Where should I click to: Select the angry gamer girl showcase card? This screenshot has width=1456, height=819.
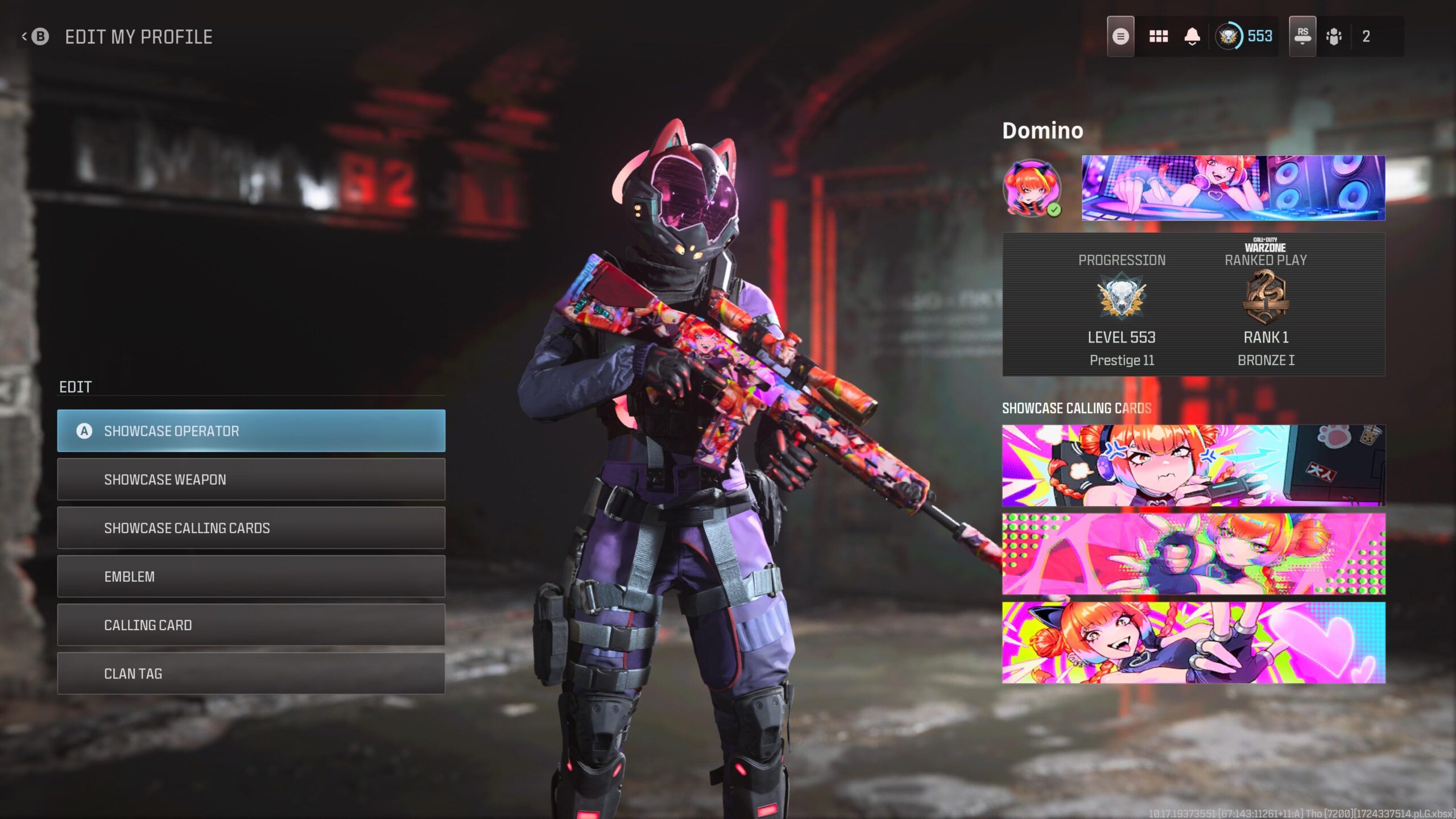(x=1193, y=465)
